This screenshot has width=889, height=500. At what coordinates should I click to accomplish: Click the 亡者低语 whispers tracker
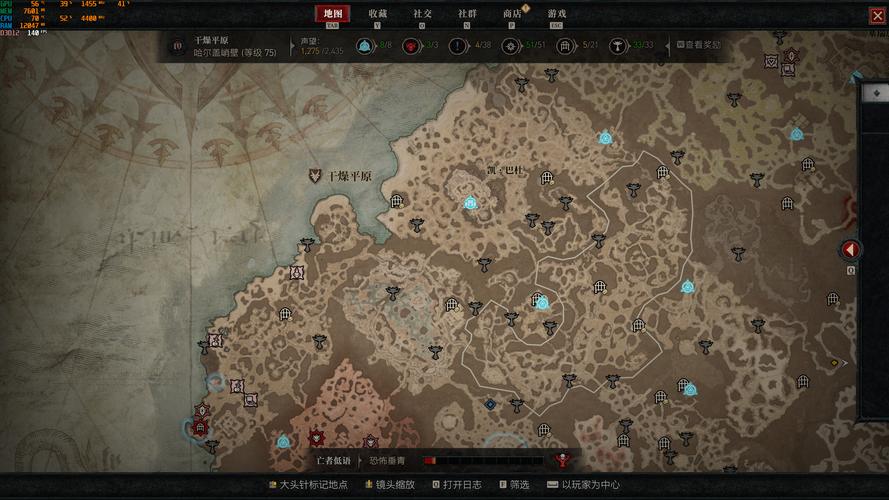tap(334, 460)
